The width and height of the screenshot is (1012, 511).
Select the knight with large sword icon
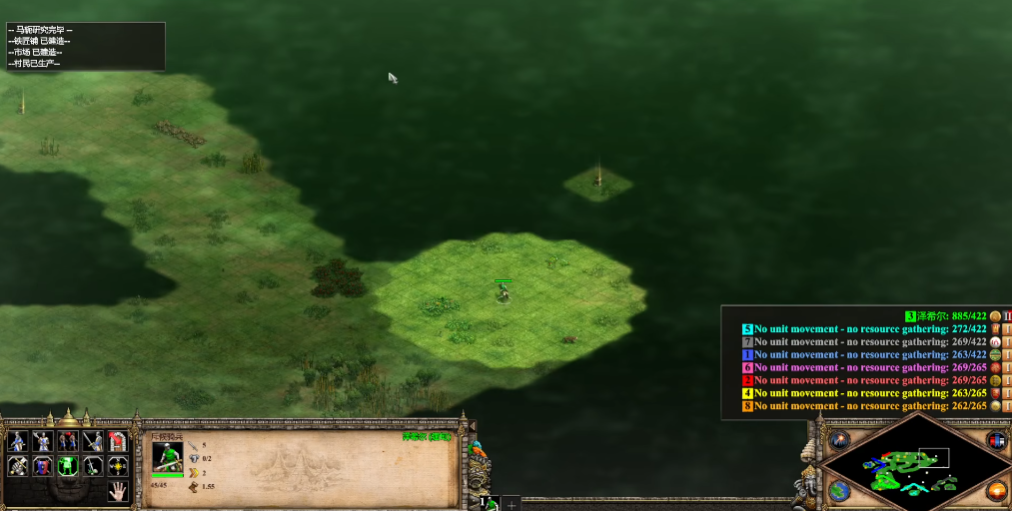click(93, 441)
